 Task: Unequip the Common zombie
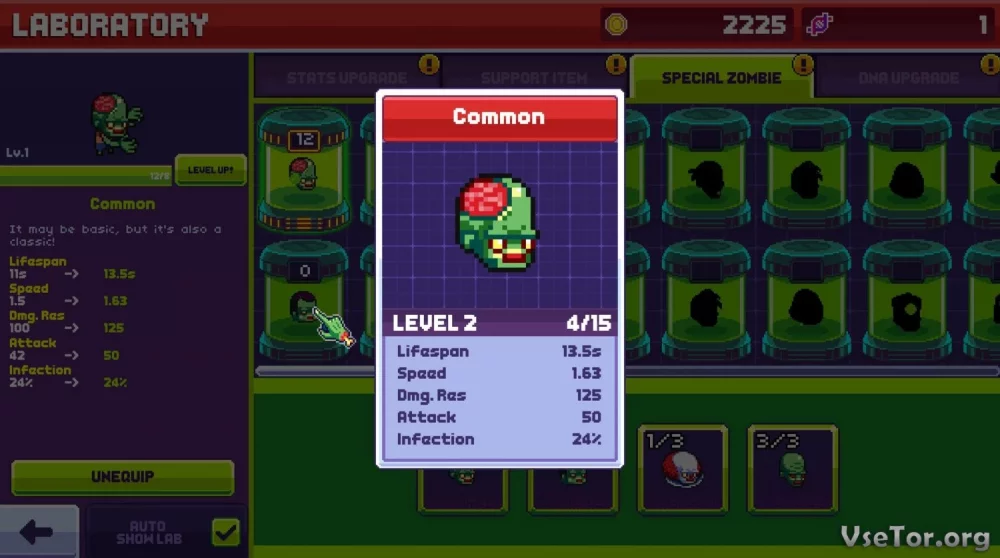pos(122,477)
